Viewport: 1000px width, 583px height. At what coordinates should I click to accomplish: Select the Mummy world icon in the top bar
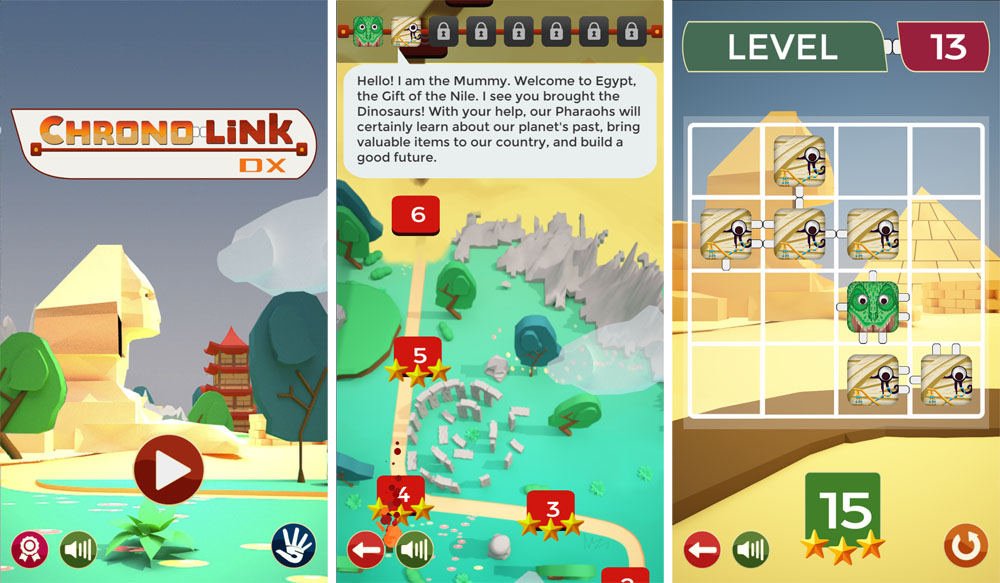[406, 30]
